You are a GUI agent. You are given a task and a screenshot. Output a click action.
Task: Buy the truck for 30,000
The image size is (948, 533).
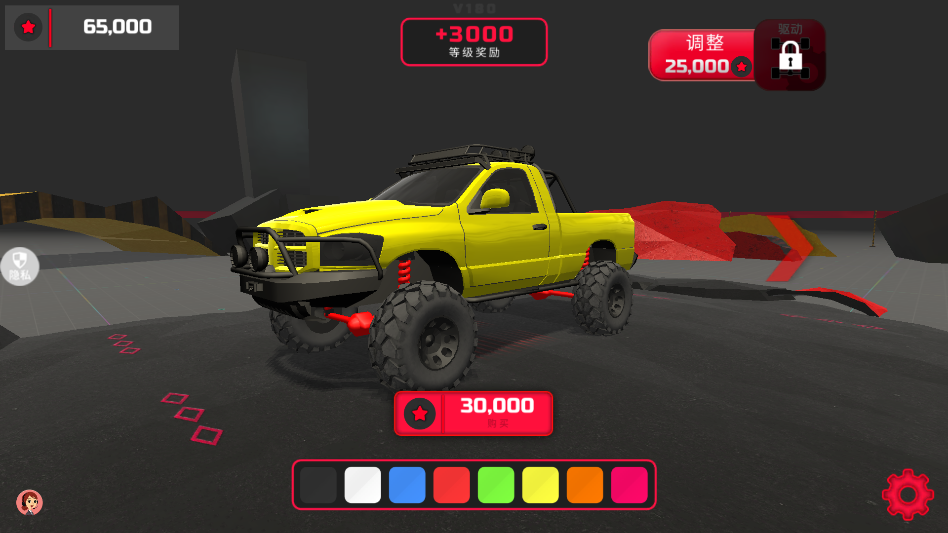[473, 412]
